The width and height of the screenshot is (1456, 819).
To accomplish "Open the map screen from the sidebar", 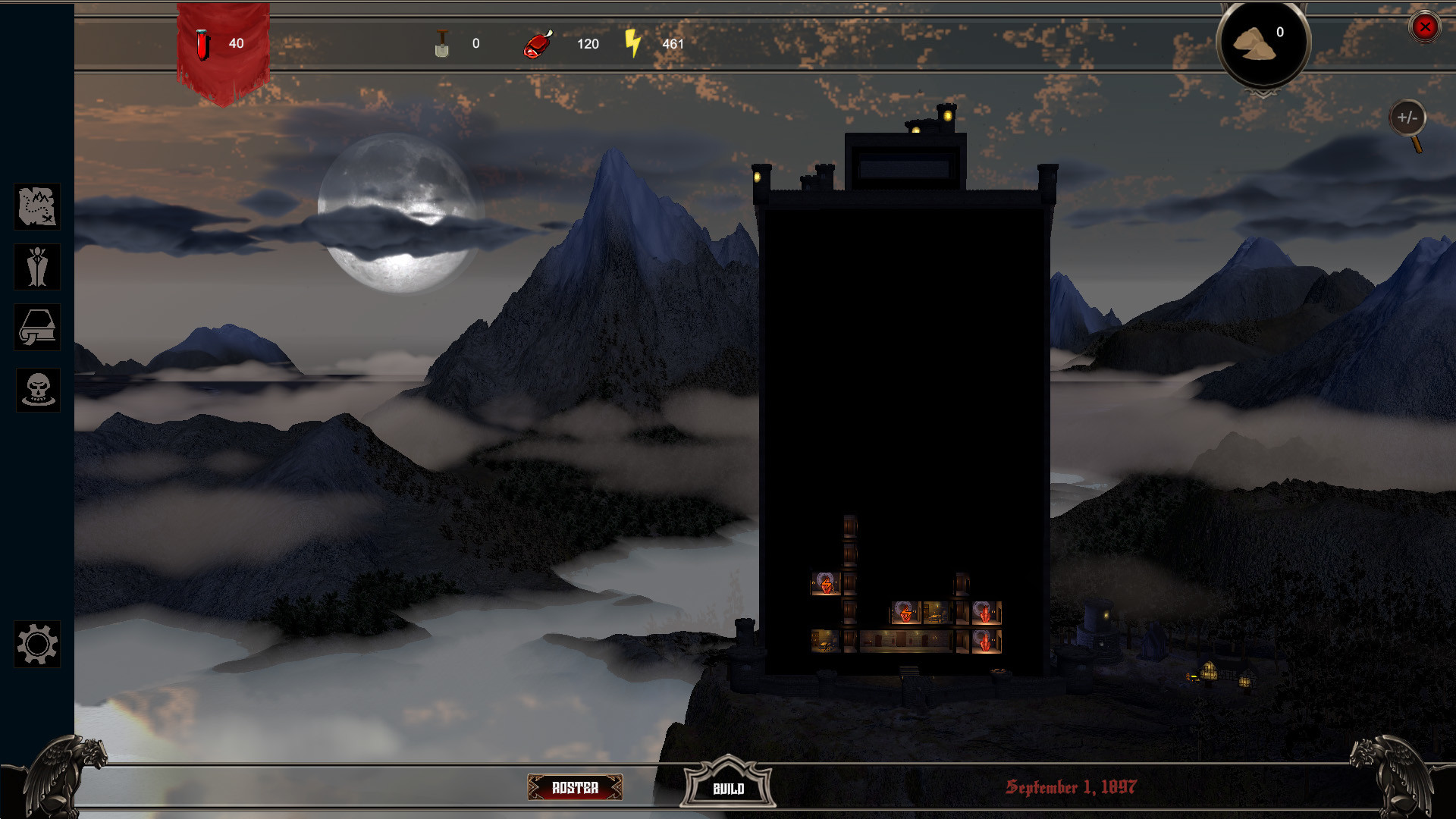I will (37, 206).
